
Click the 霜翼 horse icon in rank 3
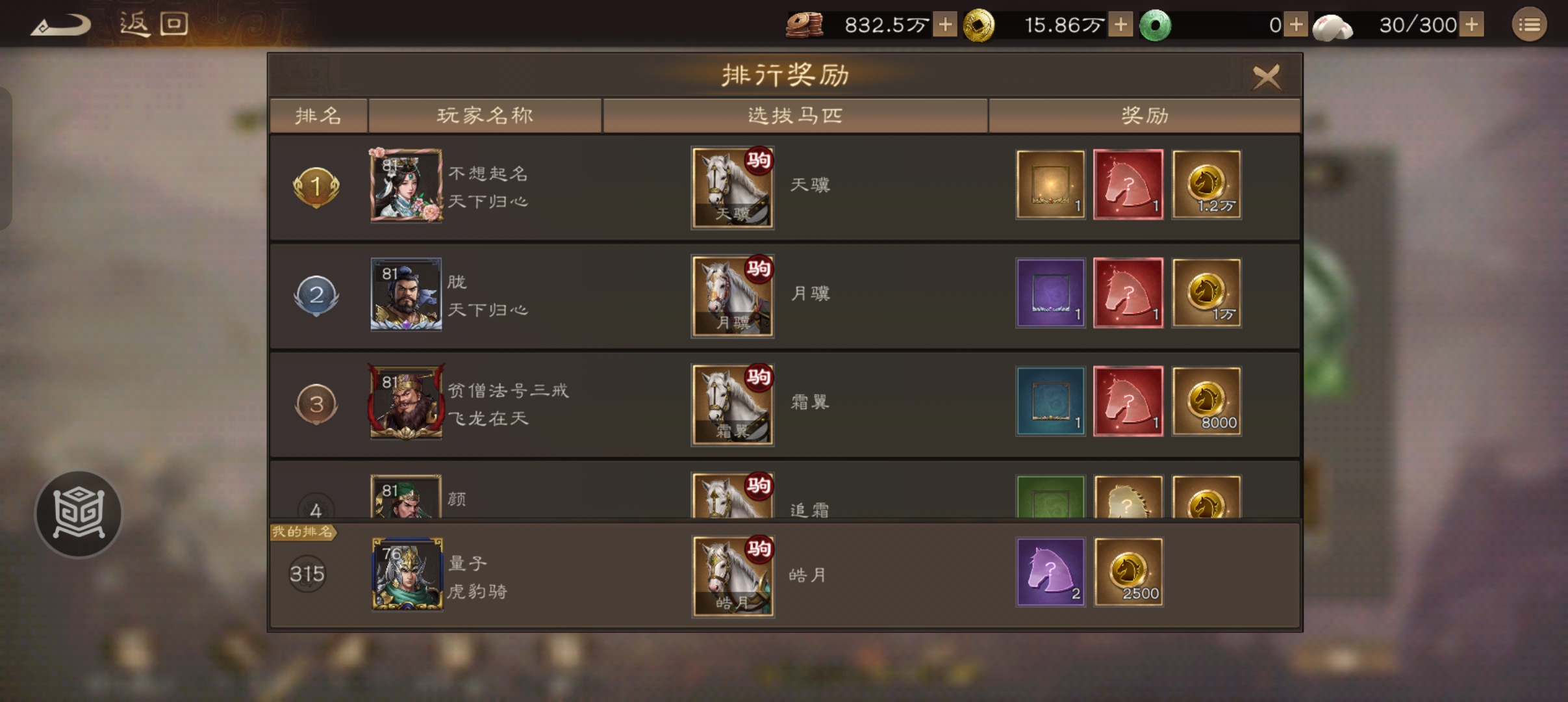[731, 404]
